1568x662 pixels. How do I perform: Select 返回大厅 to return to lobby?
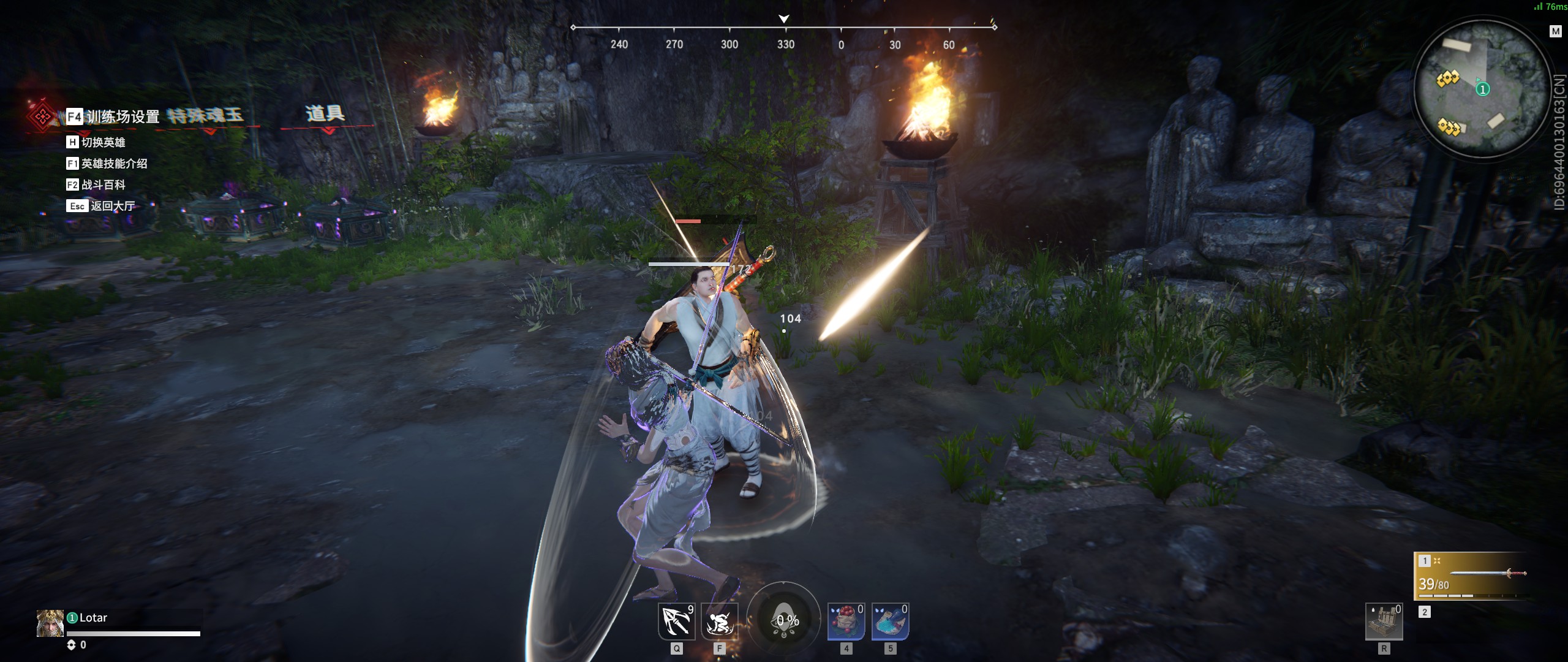[101, 206]
